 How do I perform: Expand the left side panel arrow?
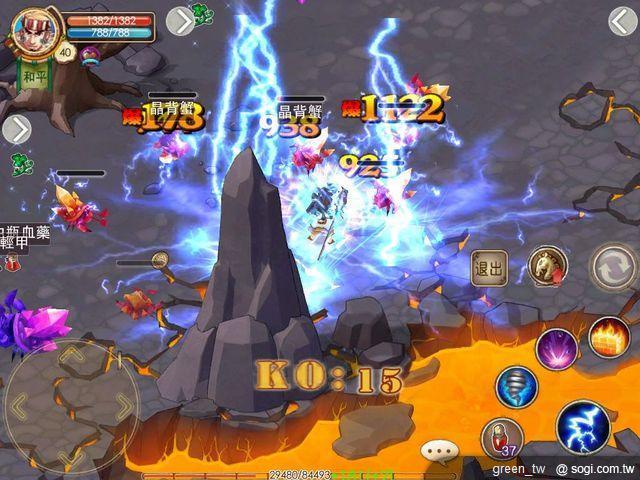[17, 129]
